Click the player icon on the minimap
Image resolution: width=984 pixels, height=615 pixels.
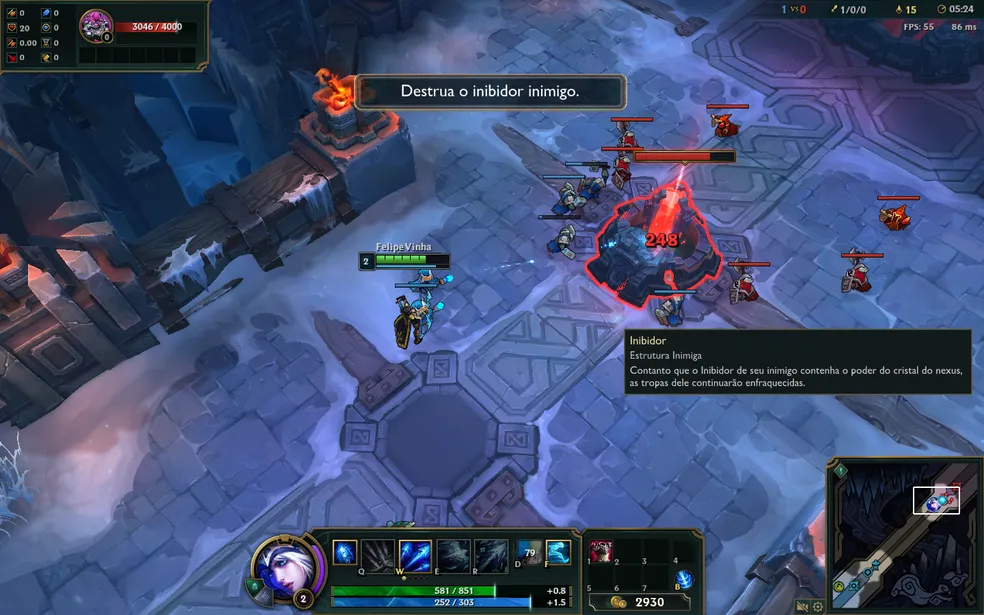click(x=935, y=505)
